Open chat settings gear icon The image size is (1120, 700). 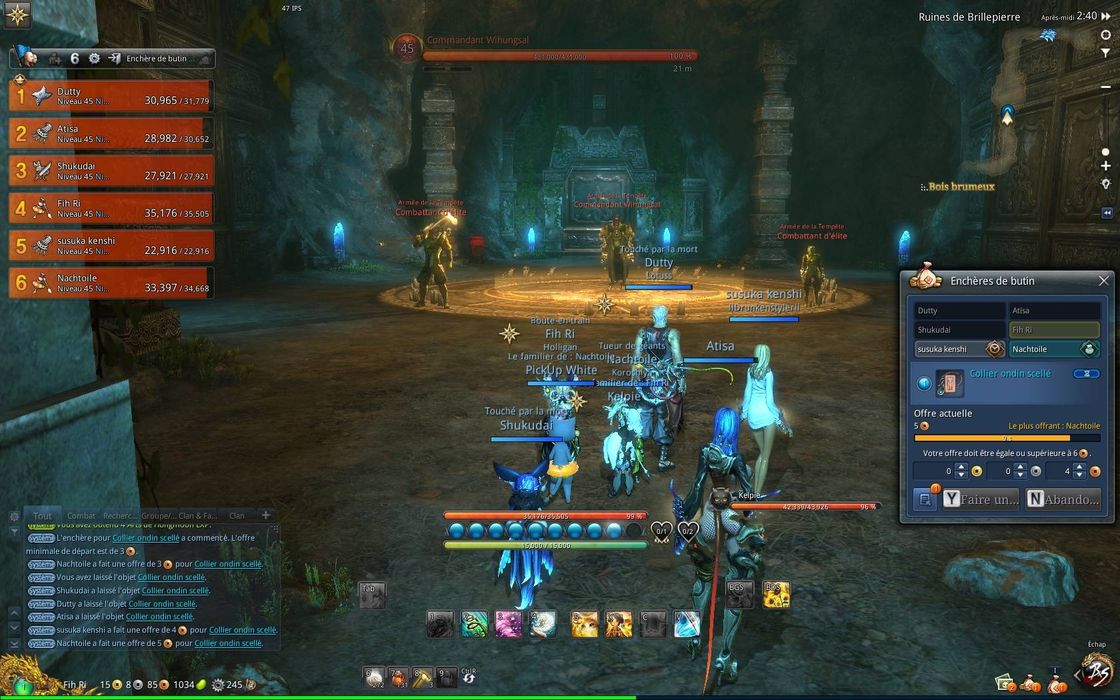coord(14,517)
